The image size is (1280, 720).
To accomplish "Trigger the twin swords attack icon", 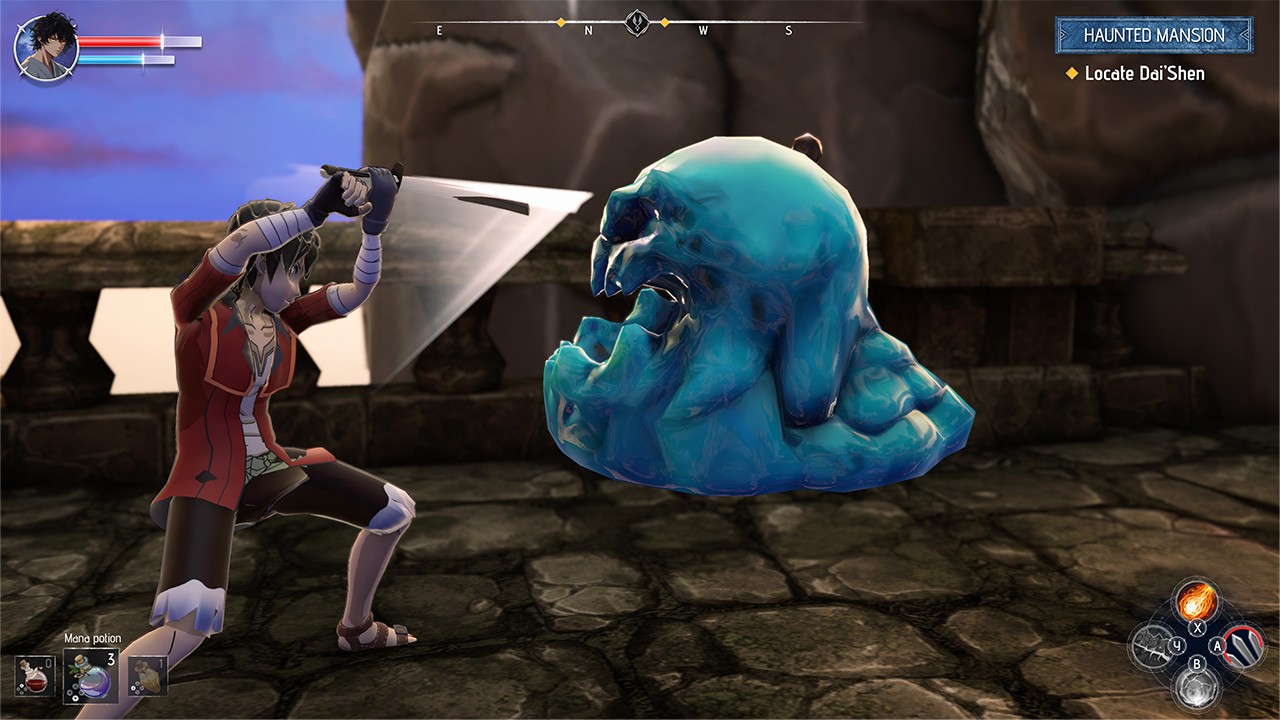I will 1243,646.
